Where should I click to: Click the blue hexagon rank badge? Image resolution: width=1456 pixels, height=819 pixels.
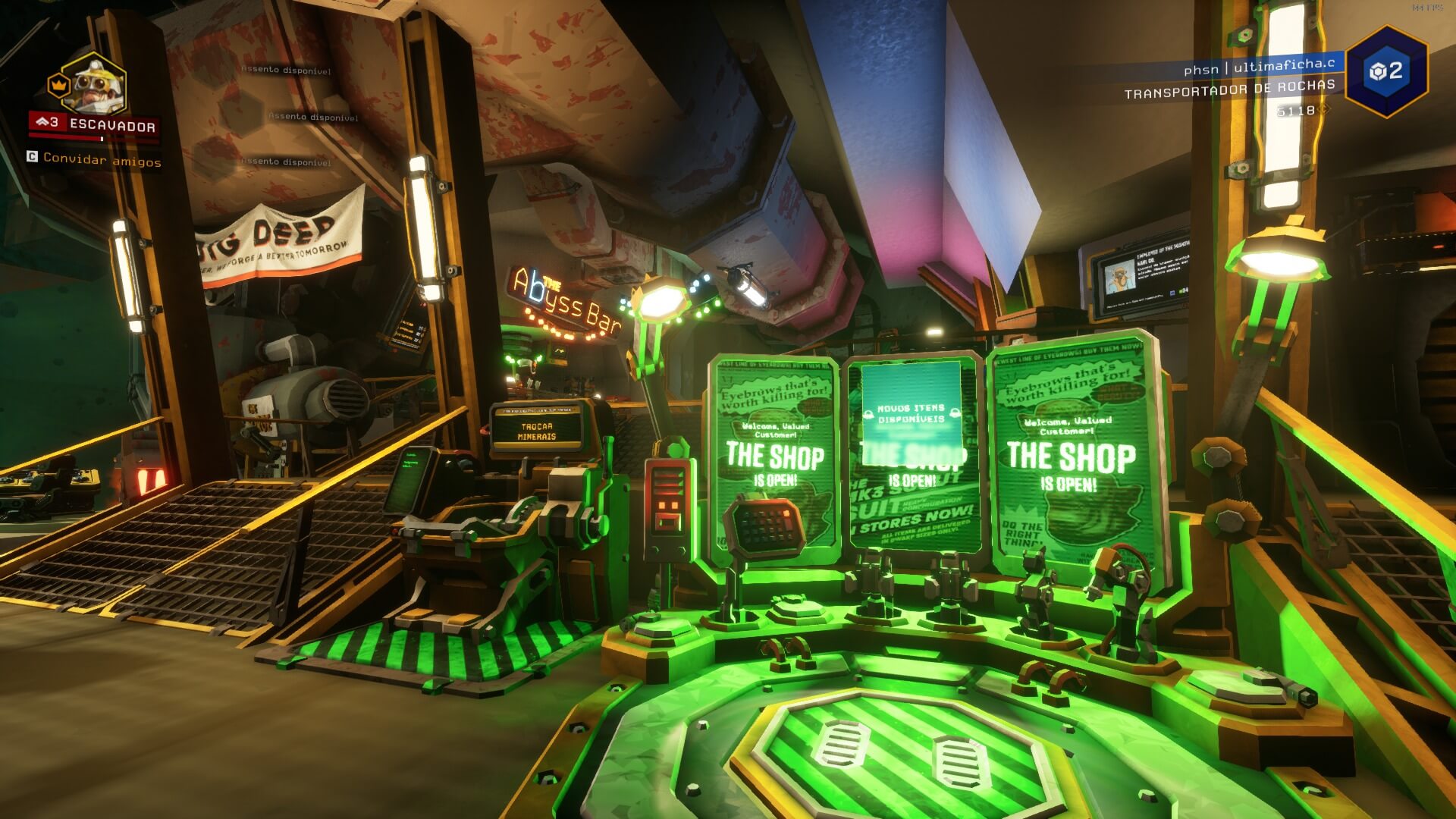(x=1386, y=72)
